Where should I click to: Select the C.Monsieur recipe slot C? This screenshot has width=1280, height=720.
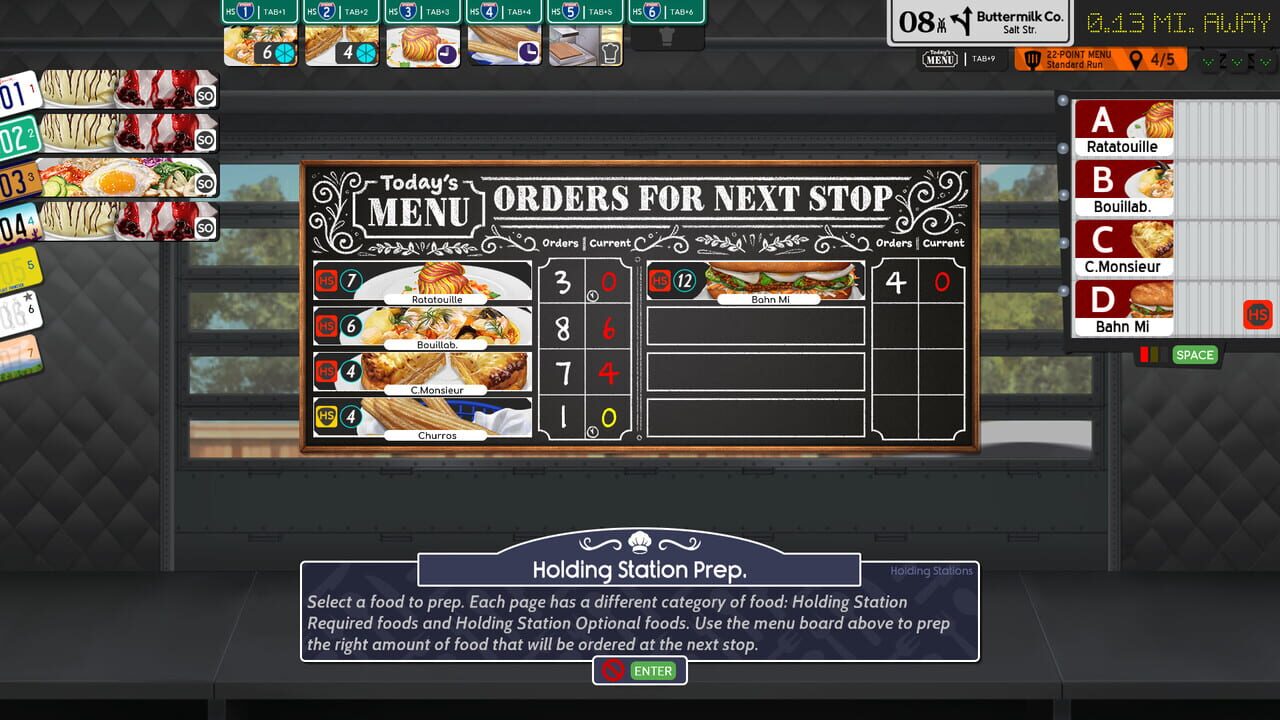pyautogui.click(x=1124, y=245)
